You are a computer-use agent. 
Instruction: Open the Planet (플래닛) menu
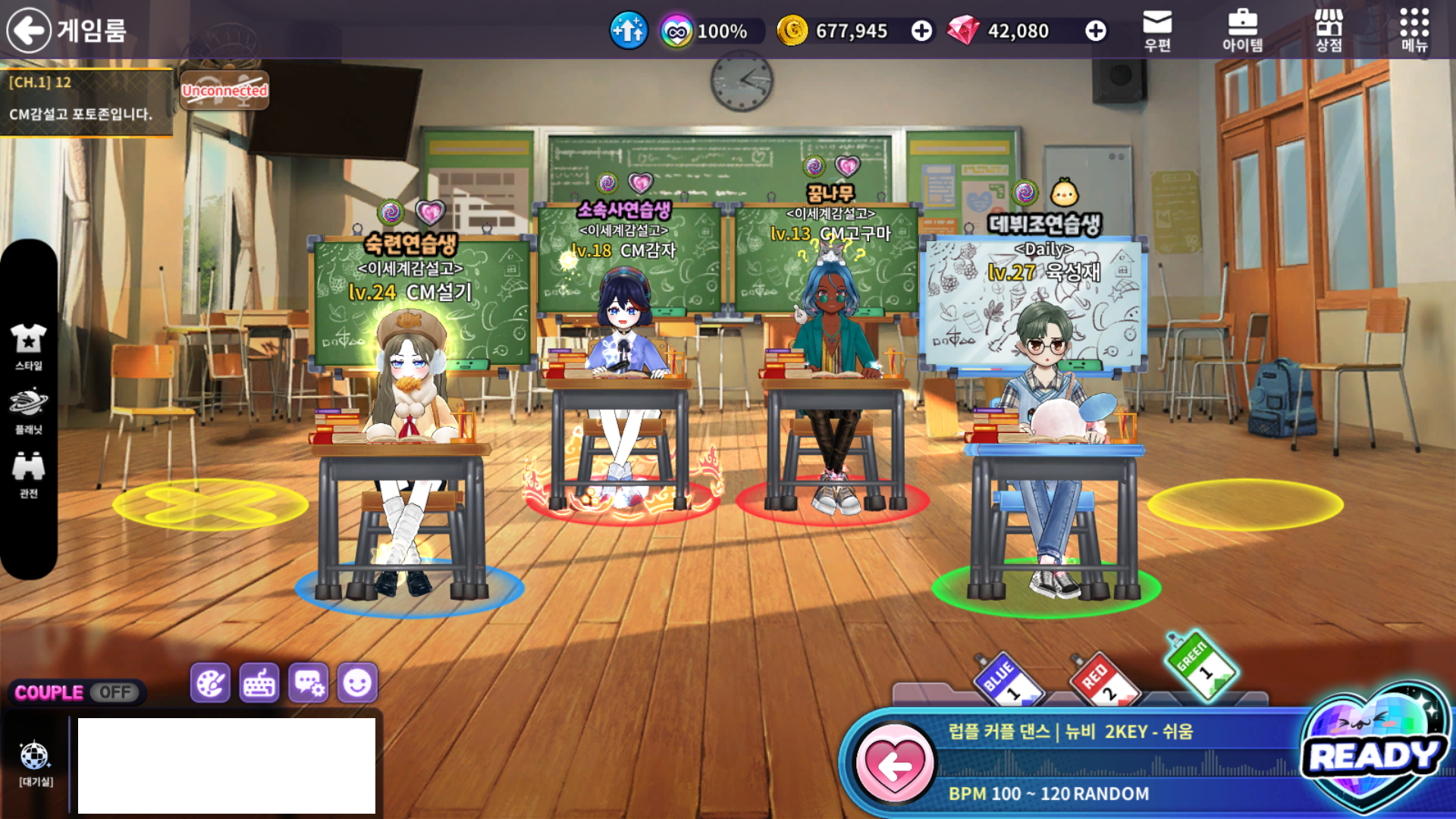point(29,411)
